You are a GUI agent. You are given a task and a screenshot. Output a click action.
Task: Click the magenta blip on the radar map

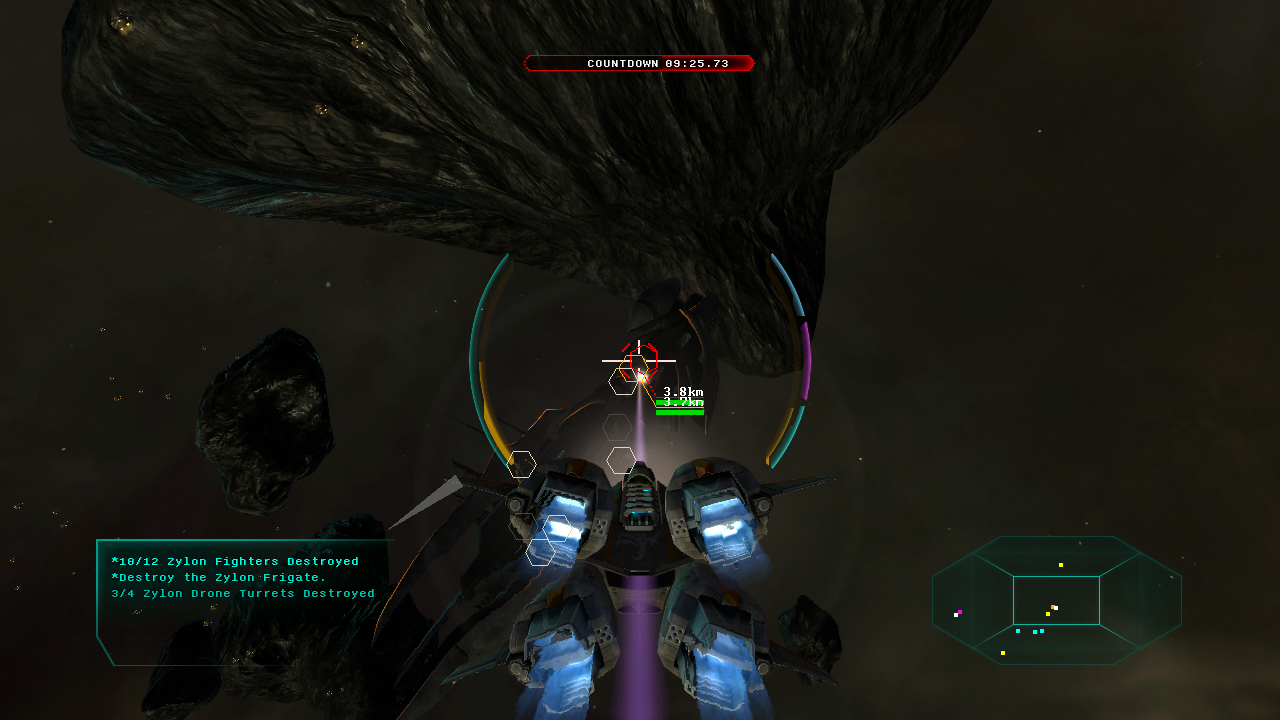pyautogui.click(x=960, y=611)
